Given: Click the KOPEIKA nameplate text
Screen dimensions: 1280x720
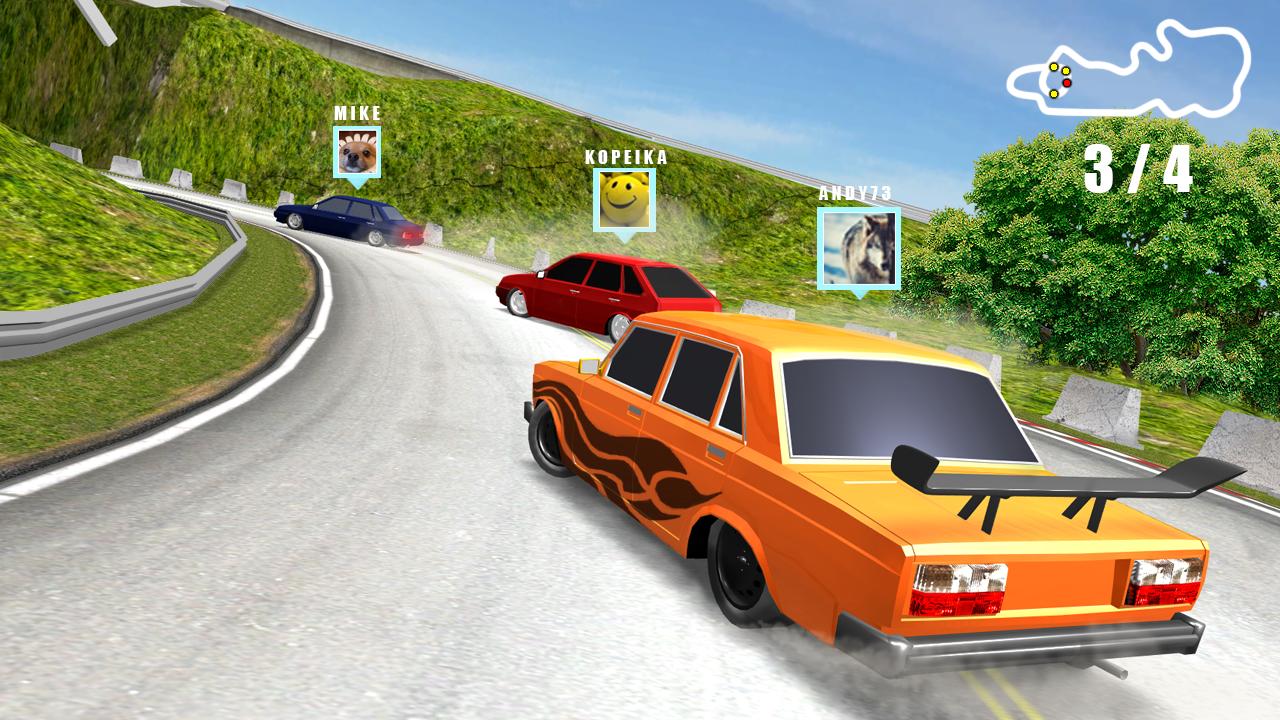Looking at the screenshot, I should [x=625, y=157].
